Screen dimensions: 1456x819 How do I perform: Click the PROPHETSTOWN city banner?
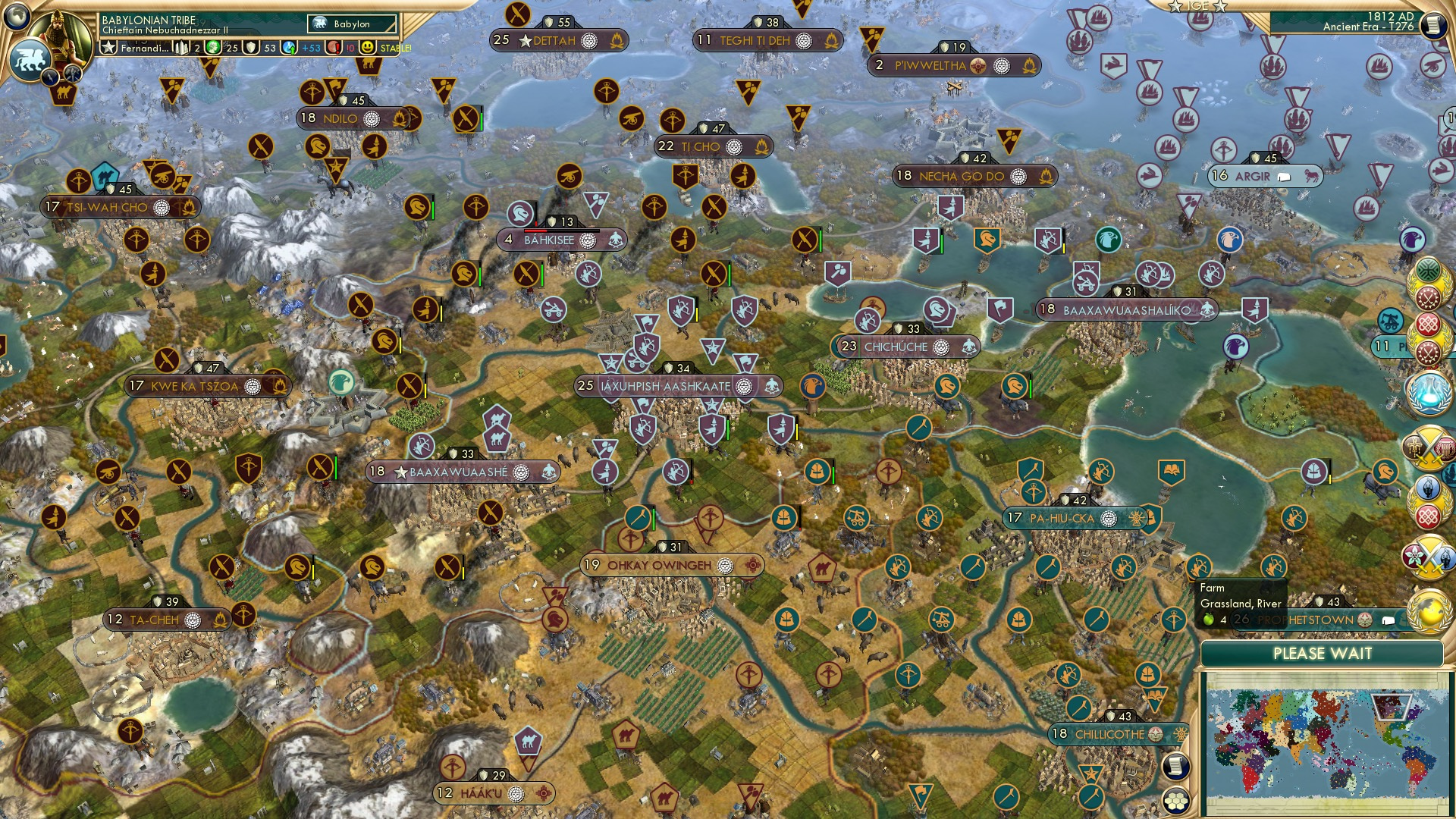[x=1323, y=620]
